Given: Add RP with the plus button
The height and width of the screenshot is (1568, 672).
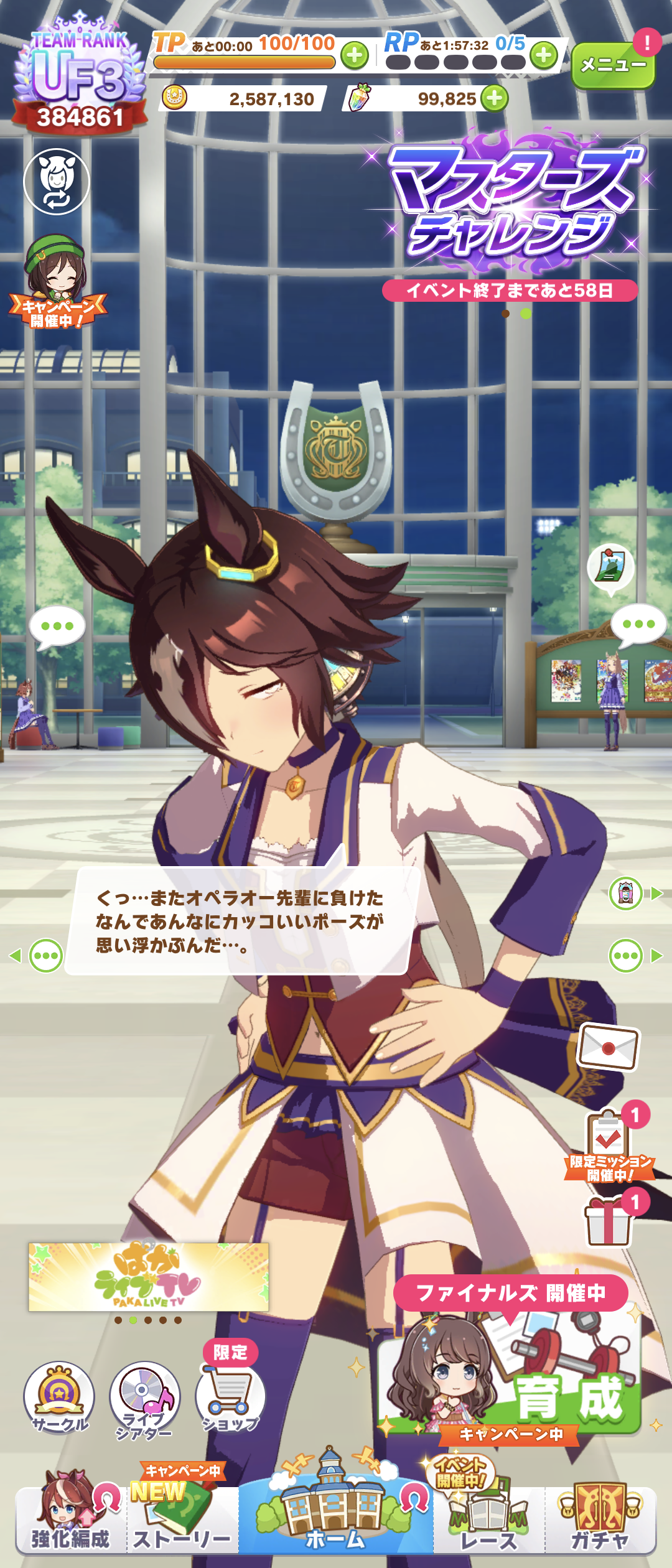Looking at the screenshot, I should click(x=544, y=56).
